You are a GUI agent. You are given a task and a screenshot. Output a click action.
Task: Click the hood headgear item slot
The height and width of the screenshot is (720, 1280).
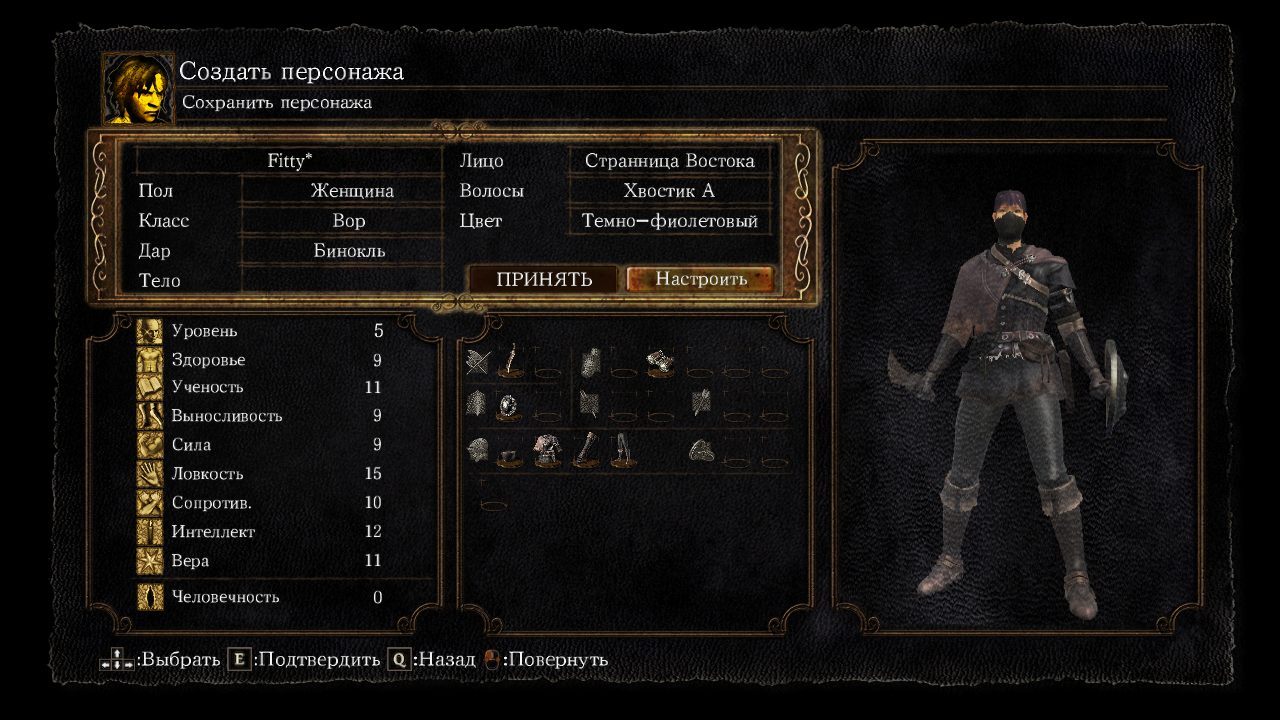point(509,456)
